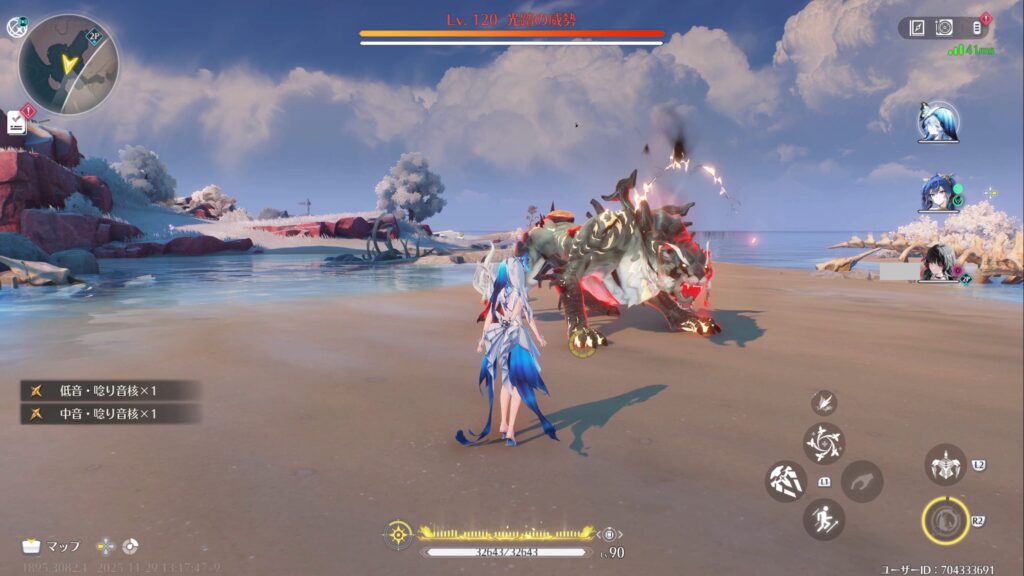Image resolution: width=1024 pixels, height=576 pixels.
Task: Activate the running figure dodge button
Action: click(824, 519)
